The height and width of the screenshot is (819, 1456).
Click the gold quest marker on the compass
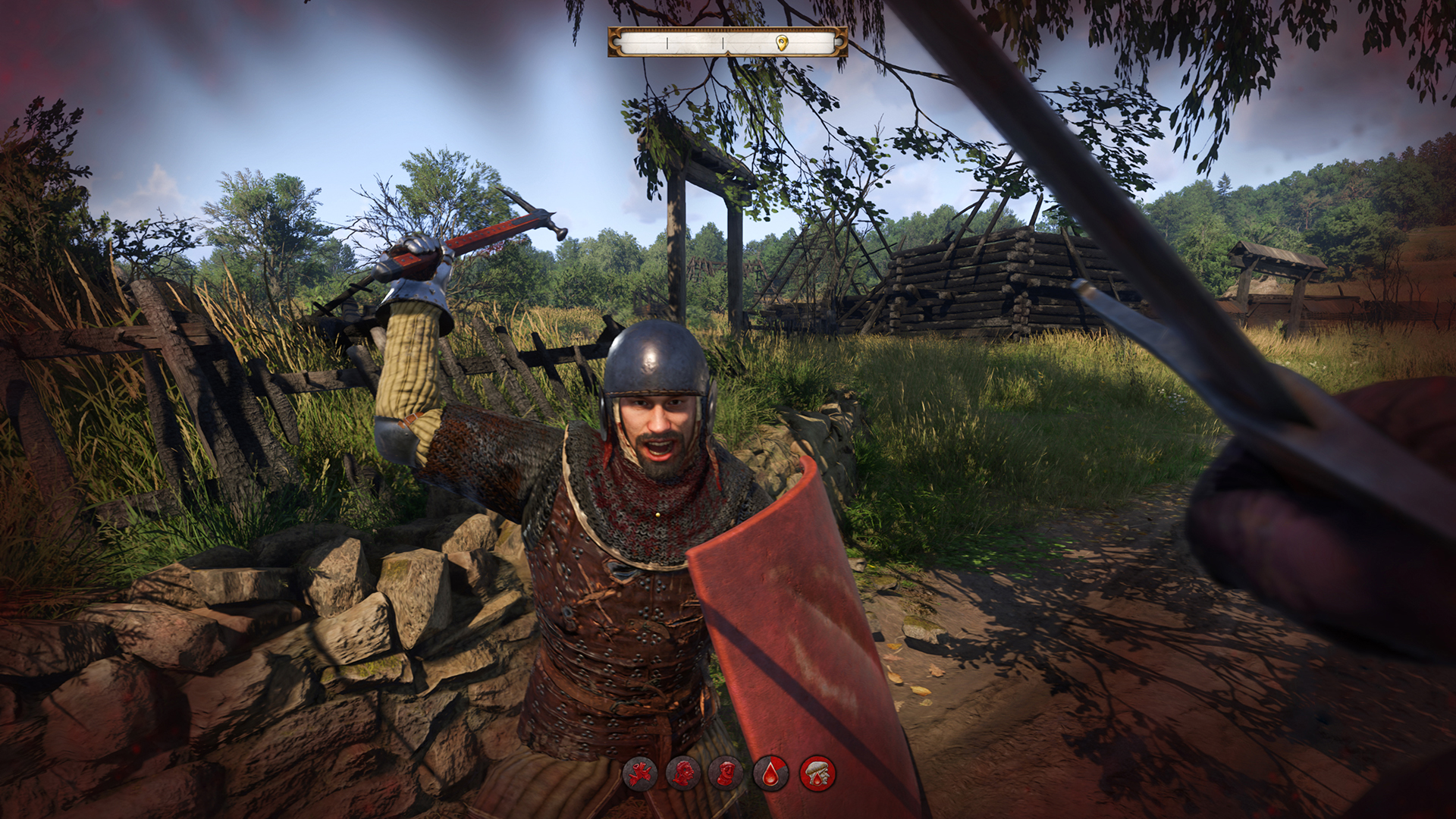click(x=783, y=42)
